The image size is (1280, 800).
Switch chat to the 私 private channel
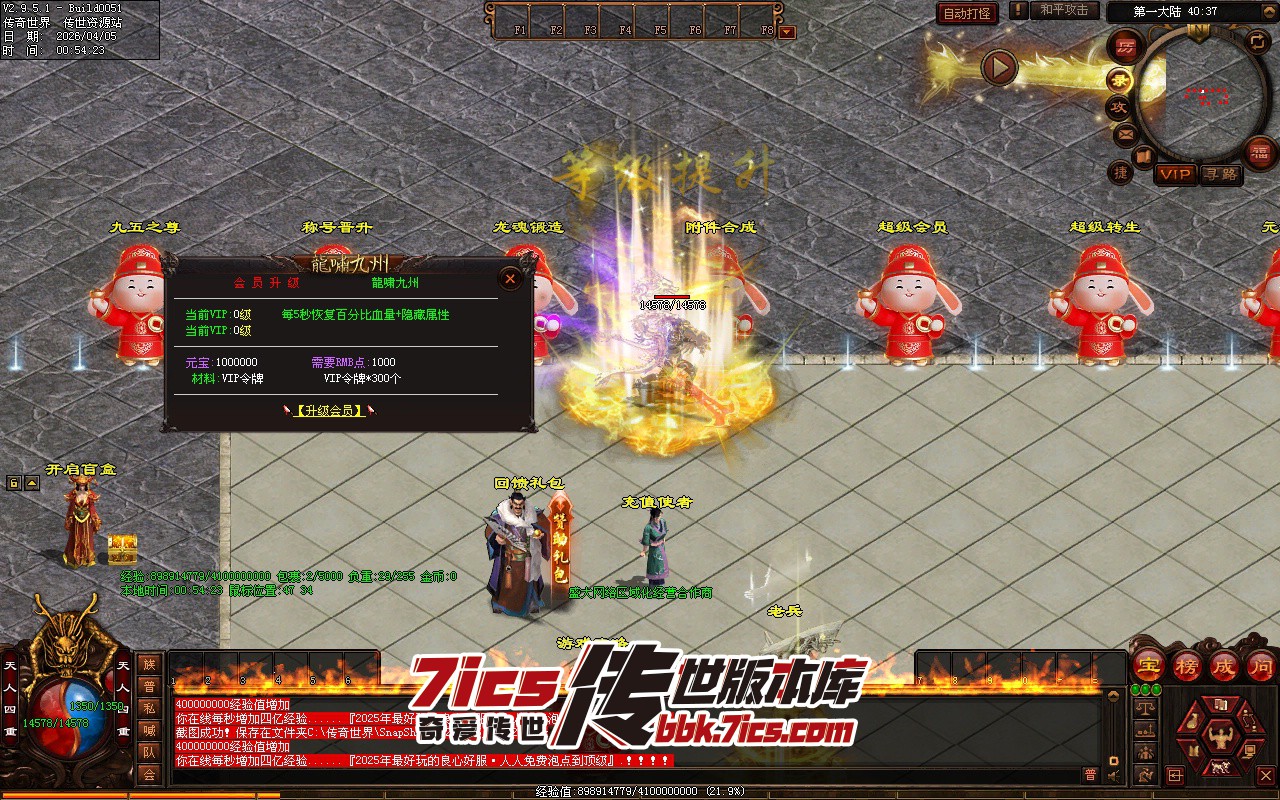point(149,708)
